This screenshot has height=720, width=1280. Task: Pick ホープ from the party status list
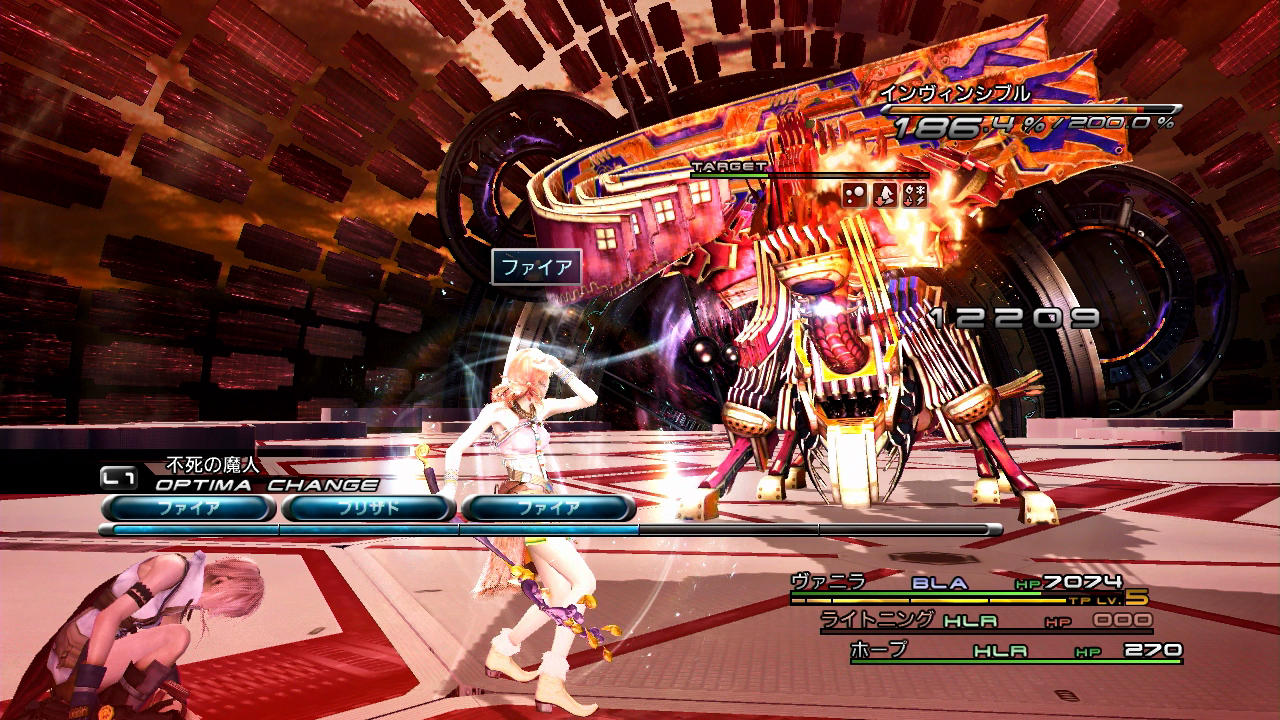[879, 650]
